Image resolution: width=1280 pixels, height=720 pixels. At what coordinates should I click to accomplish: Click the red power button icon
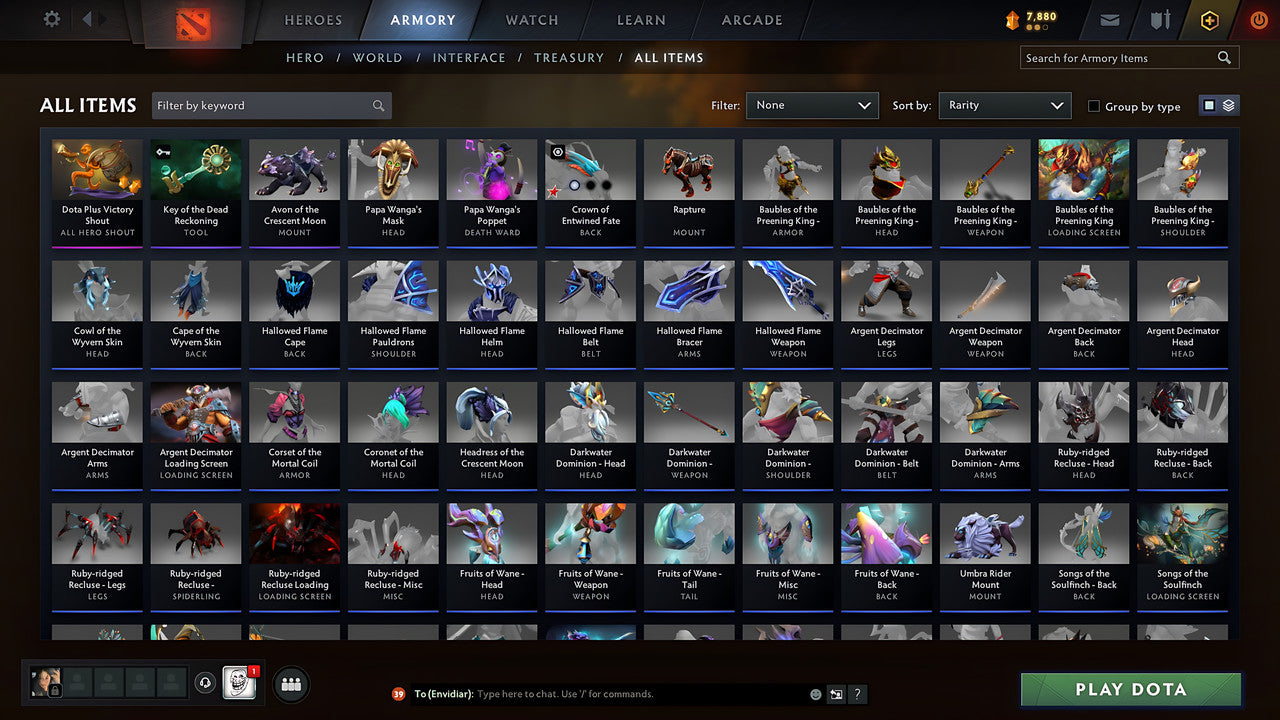pyautogui.click(x=1258, y=19)
